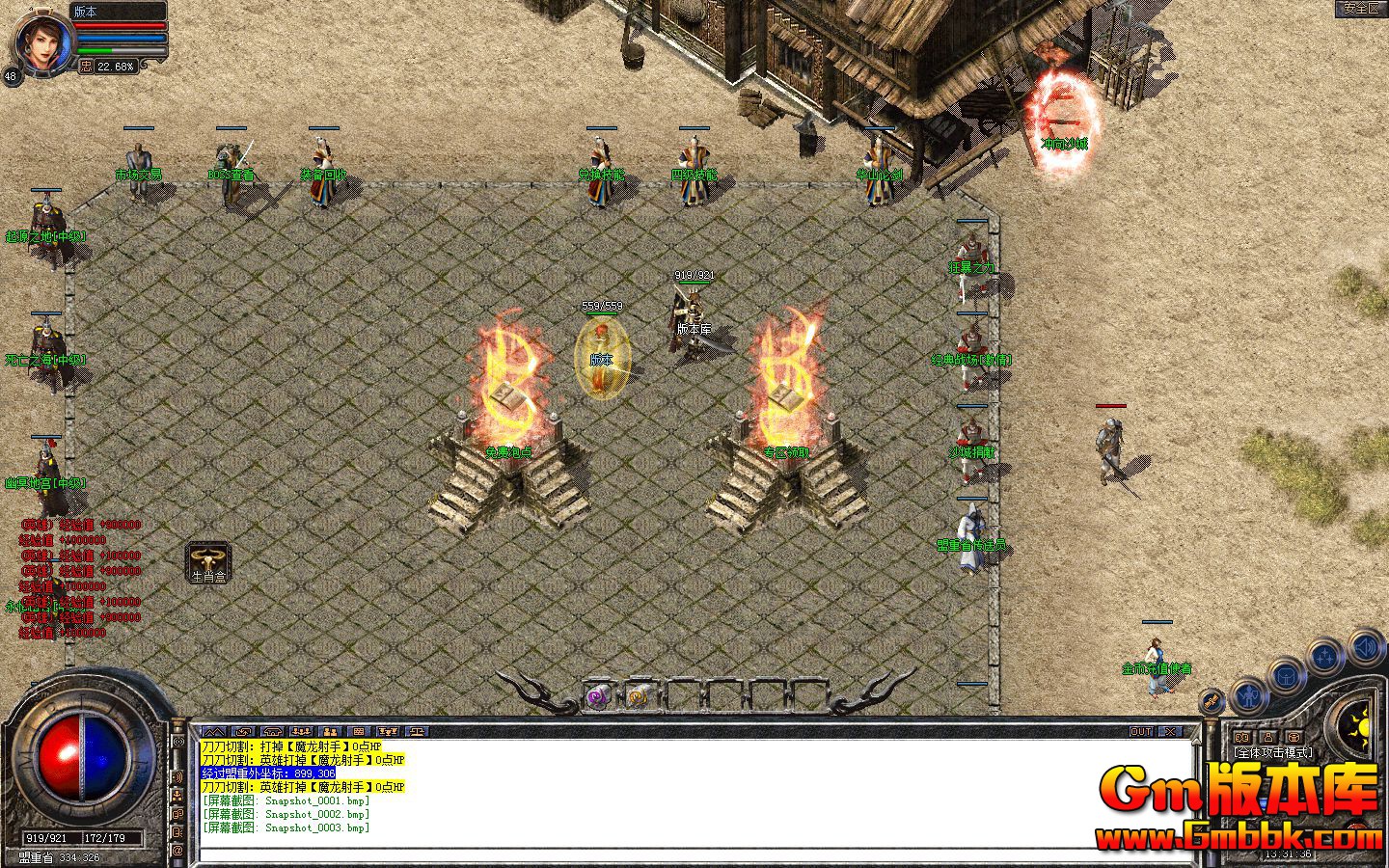Toggle the ring-shaped attack mode icon
The height and width of the screenshot is (868, 1389).
[x=1294, y=738]
